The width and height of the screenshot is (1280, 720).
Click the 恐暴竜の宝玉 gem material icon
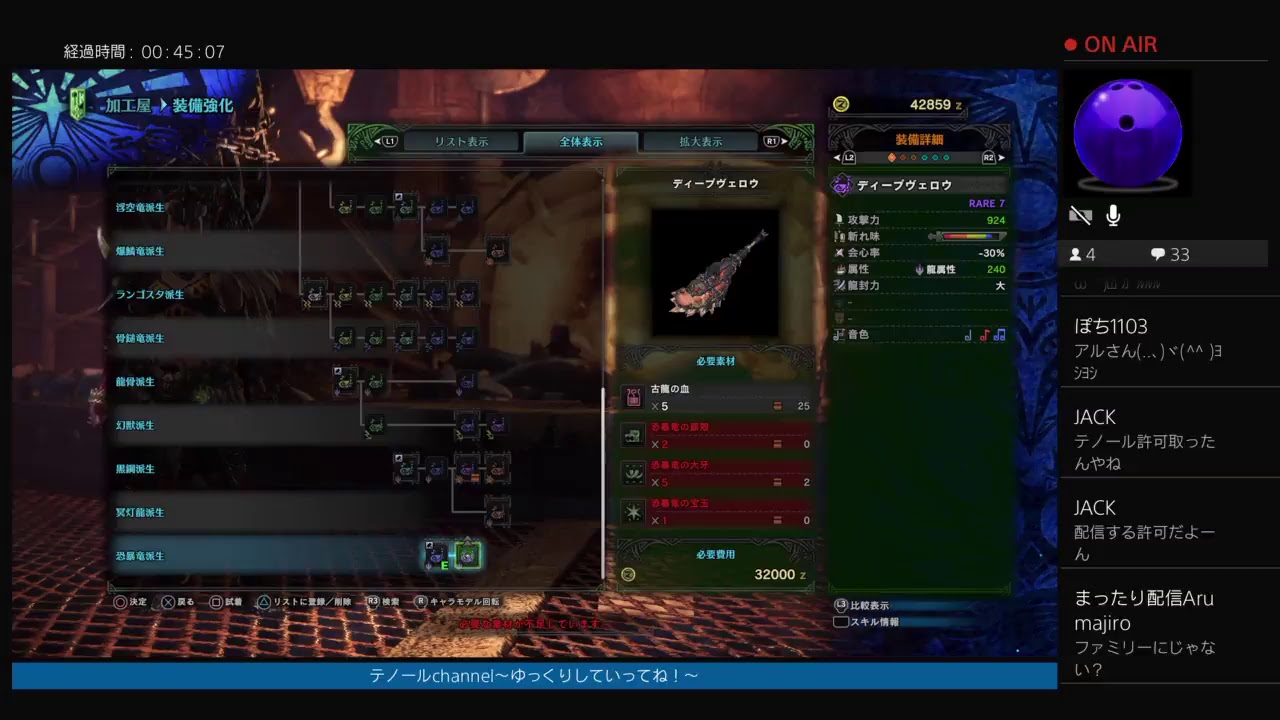pos(633,512)
